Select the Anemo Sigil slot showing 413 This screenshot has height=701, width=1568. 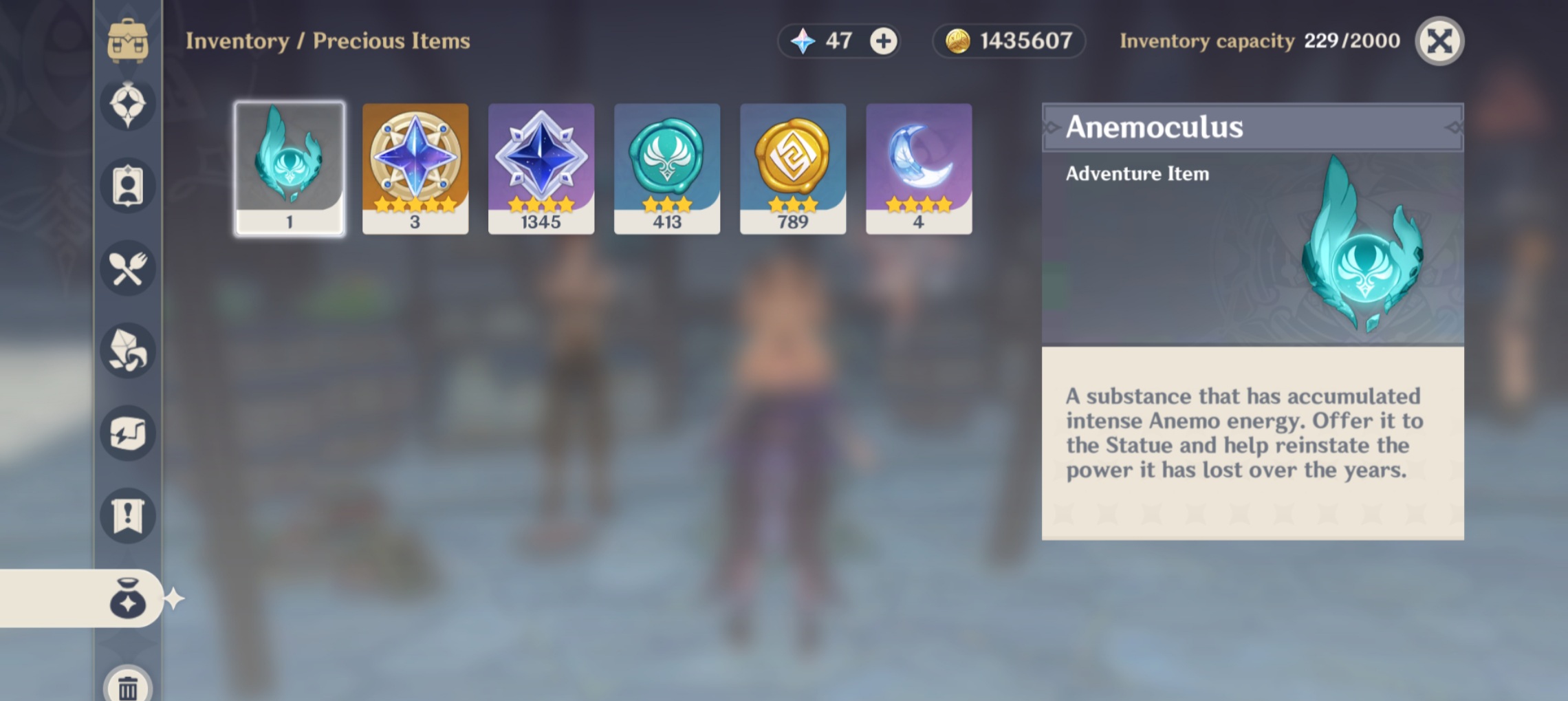pos(667,169)
